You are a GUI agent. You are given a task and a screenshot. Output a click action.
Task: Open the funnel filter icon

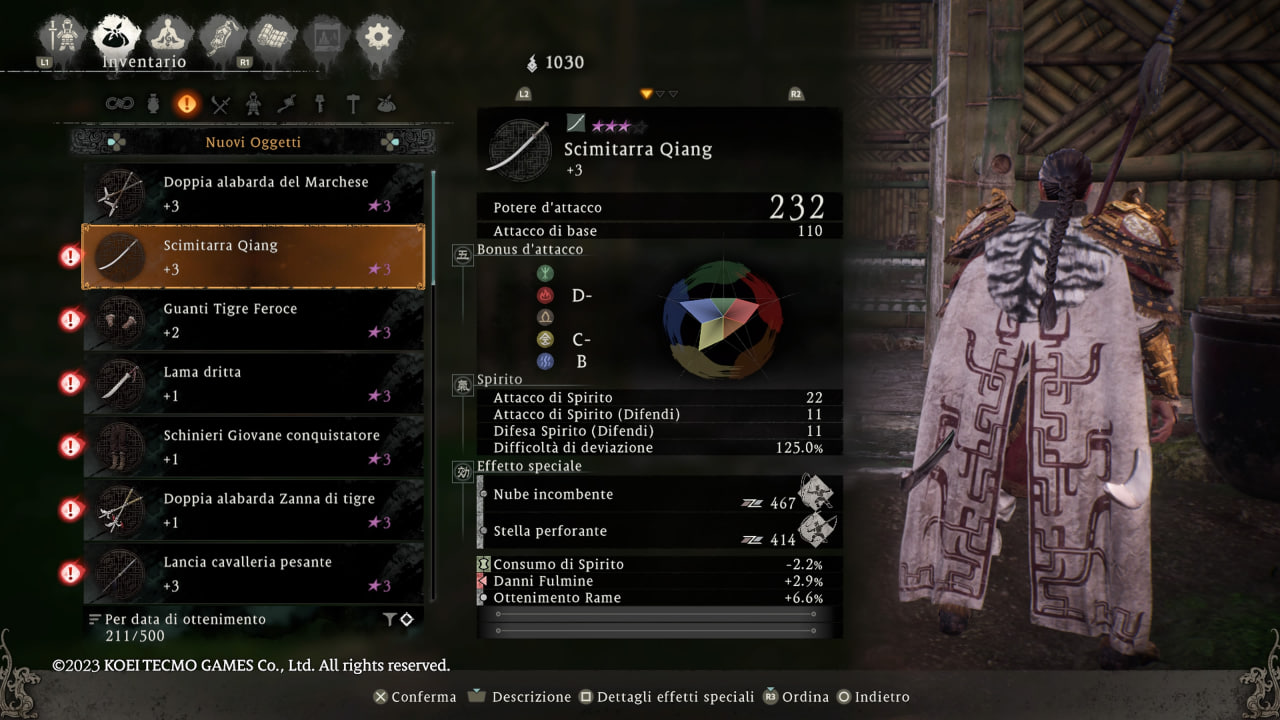389,620
